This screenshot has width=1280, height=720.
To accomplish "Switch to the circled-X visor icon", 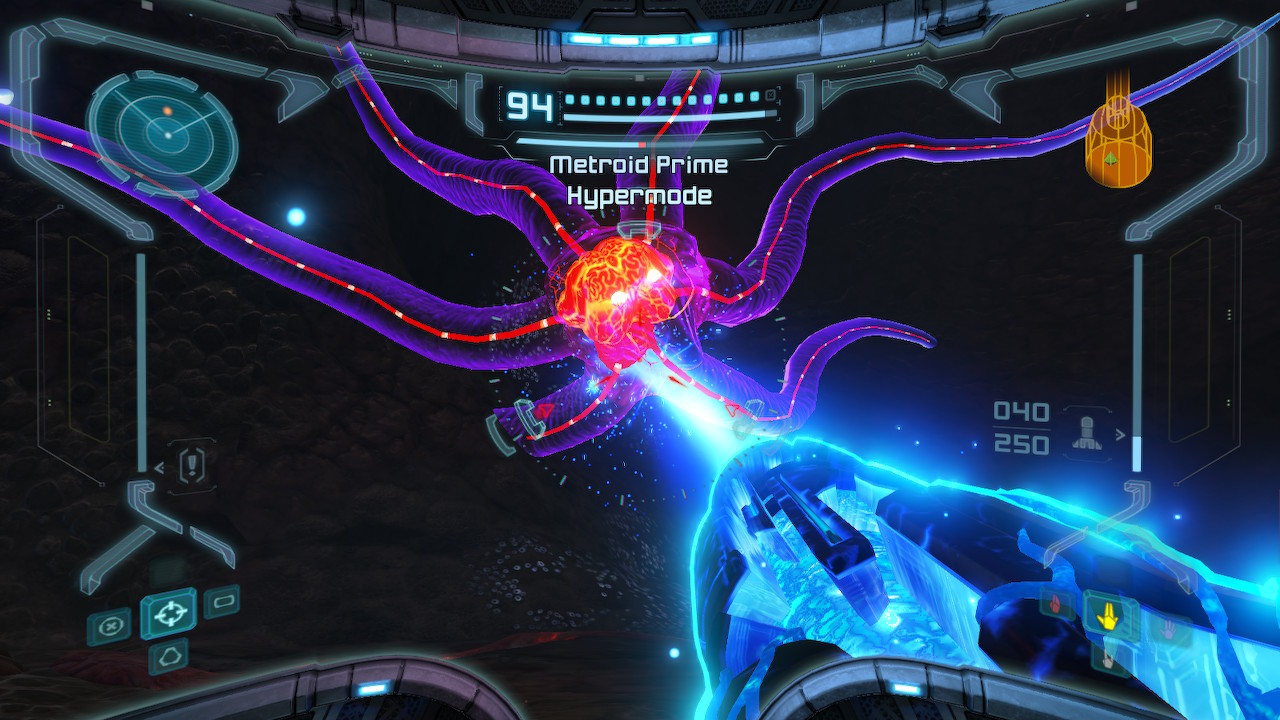I will coord(108,627).
